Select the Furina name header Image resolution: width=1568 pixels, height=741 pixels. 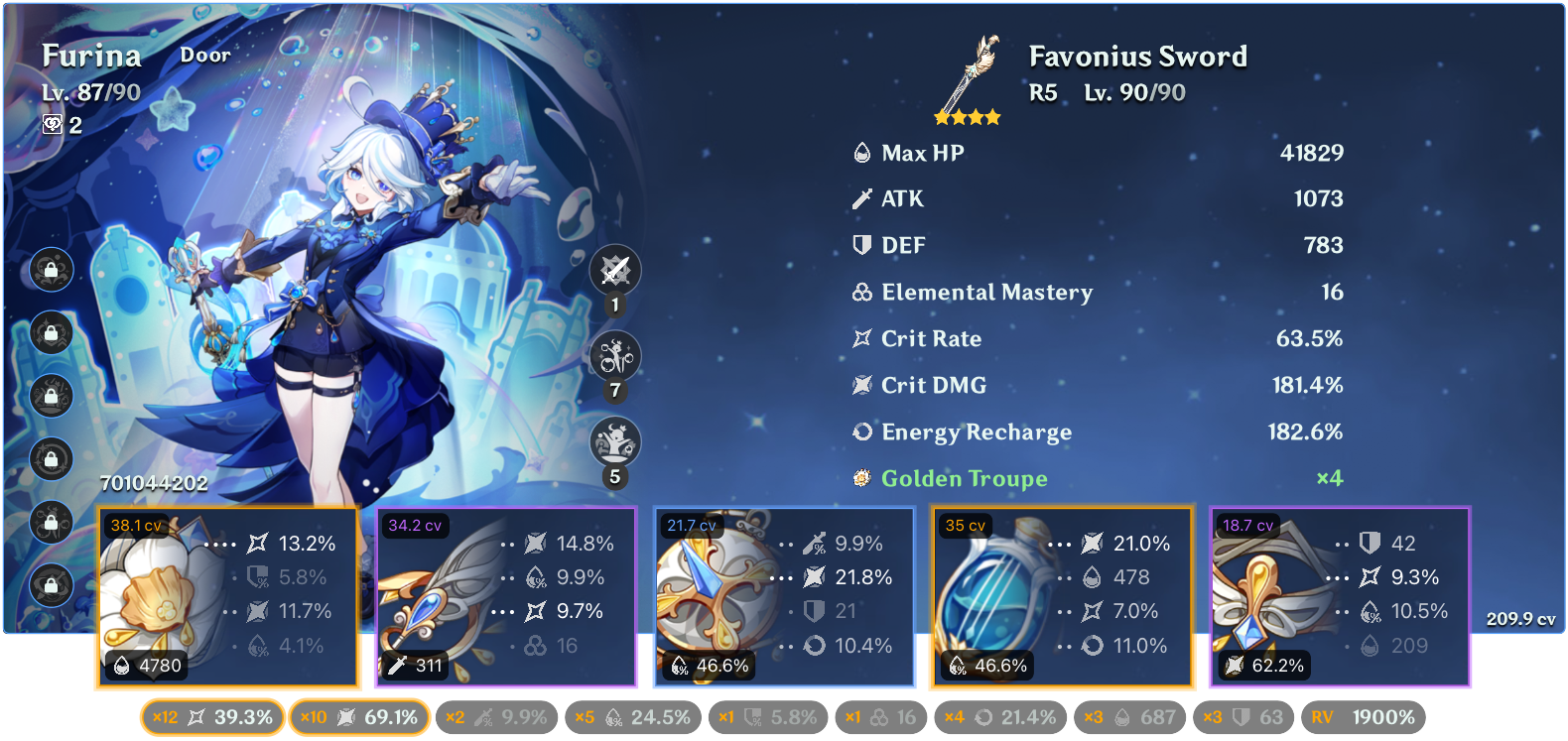point(91,56)
